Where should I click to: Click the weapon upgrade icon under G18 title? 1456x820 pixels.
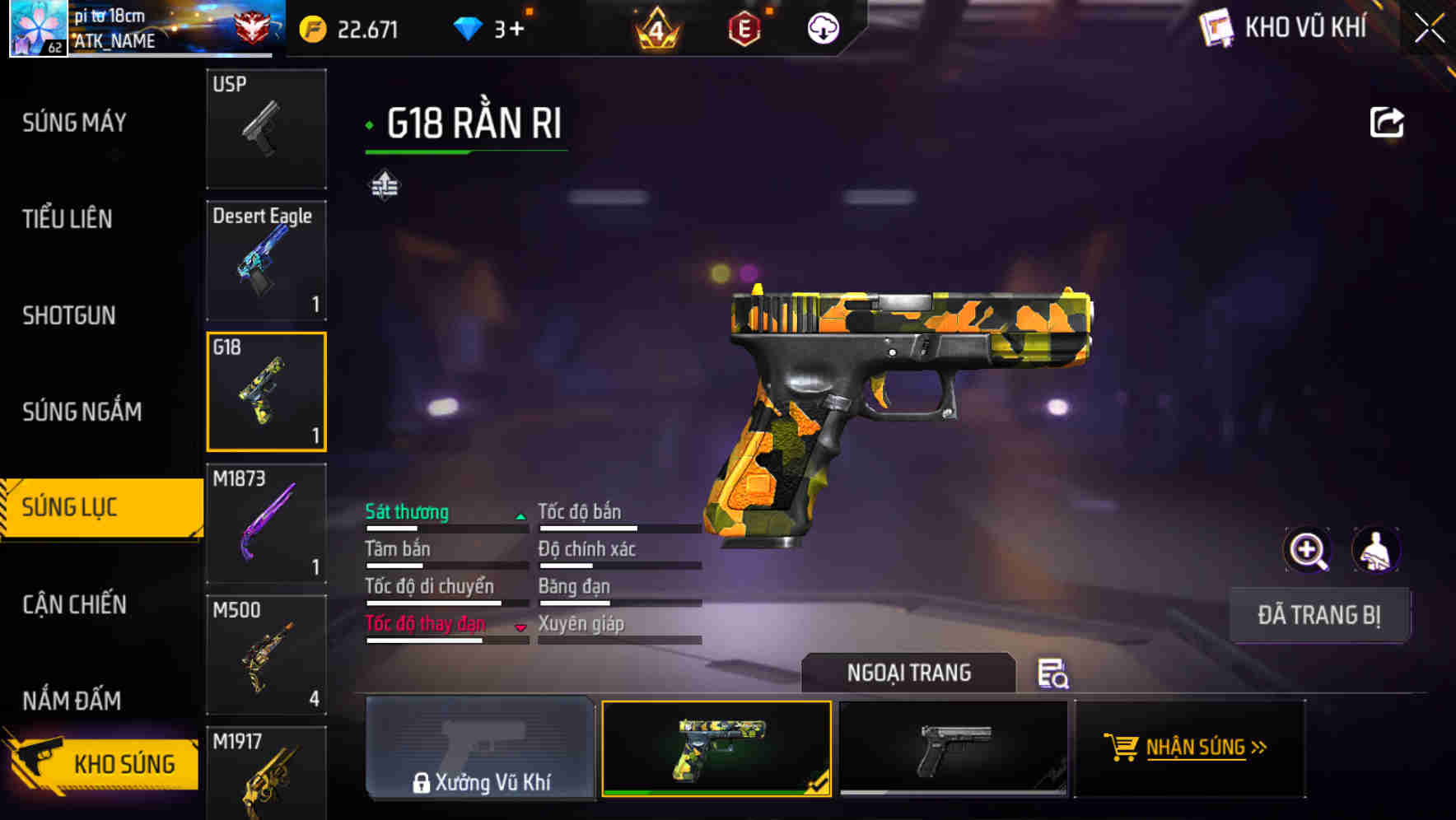tap(385, 184)
